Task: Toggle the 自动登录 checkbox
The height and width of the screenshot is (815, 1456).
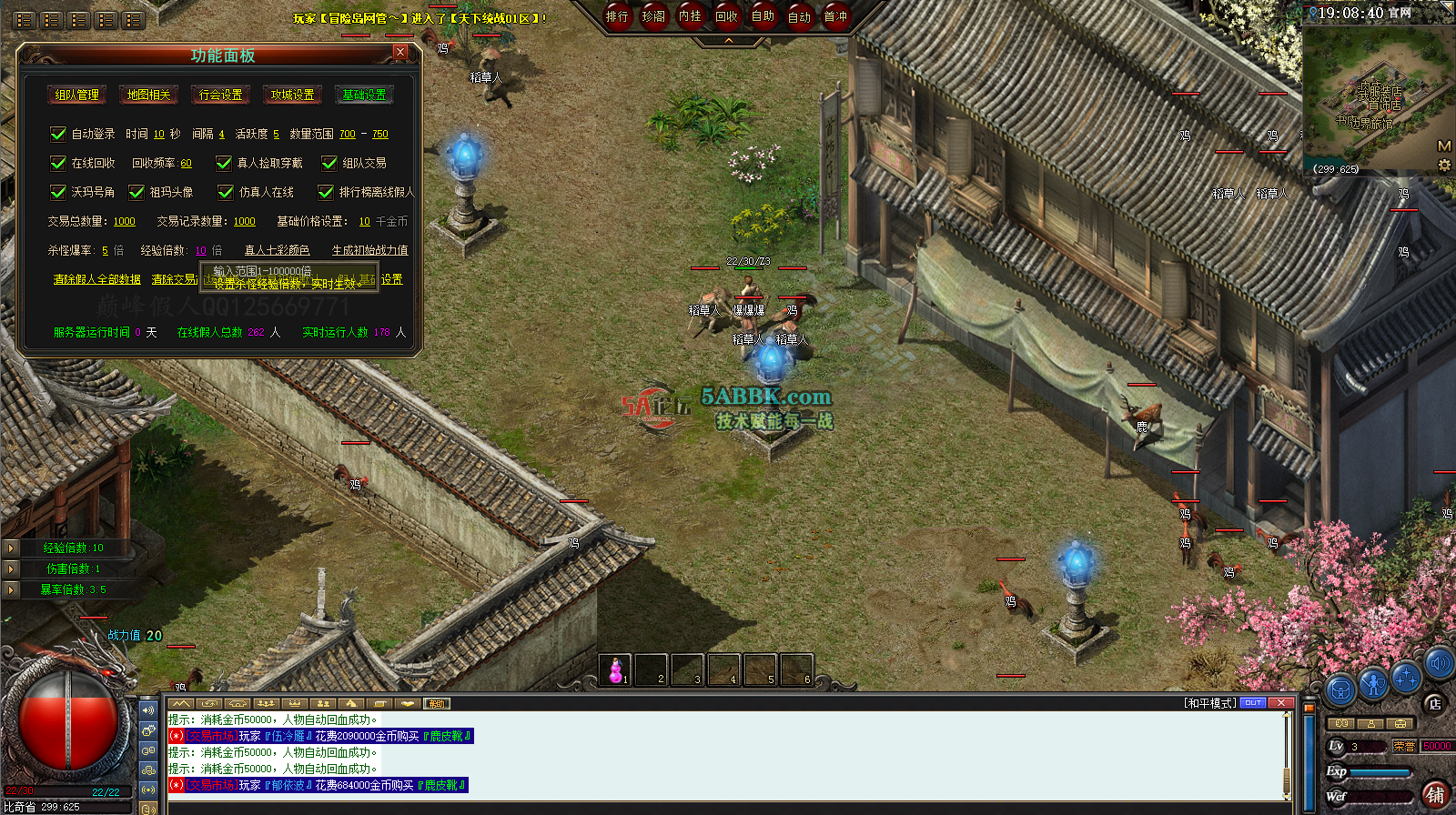Action: [58, 135]
